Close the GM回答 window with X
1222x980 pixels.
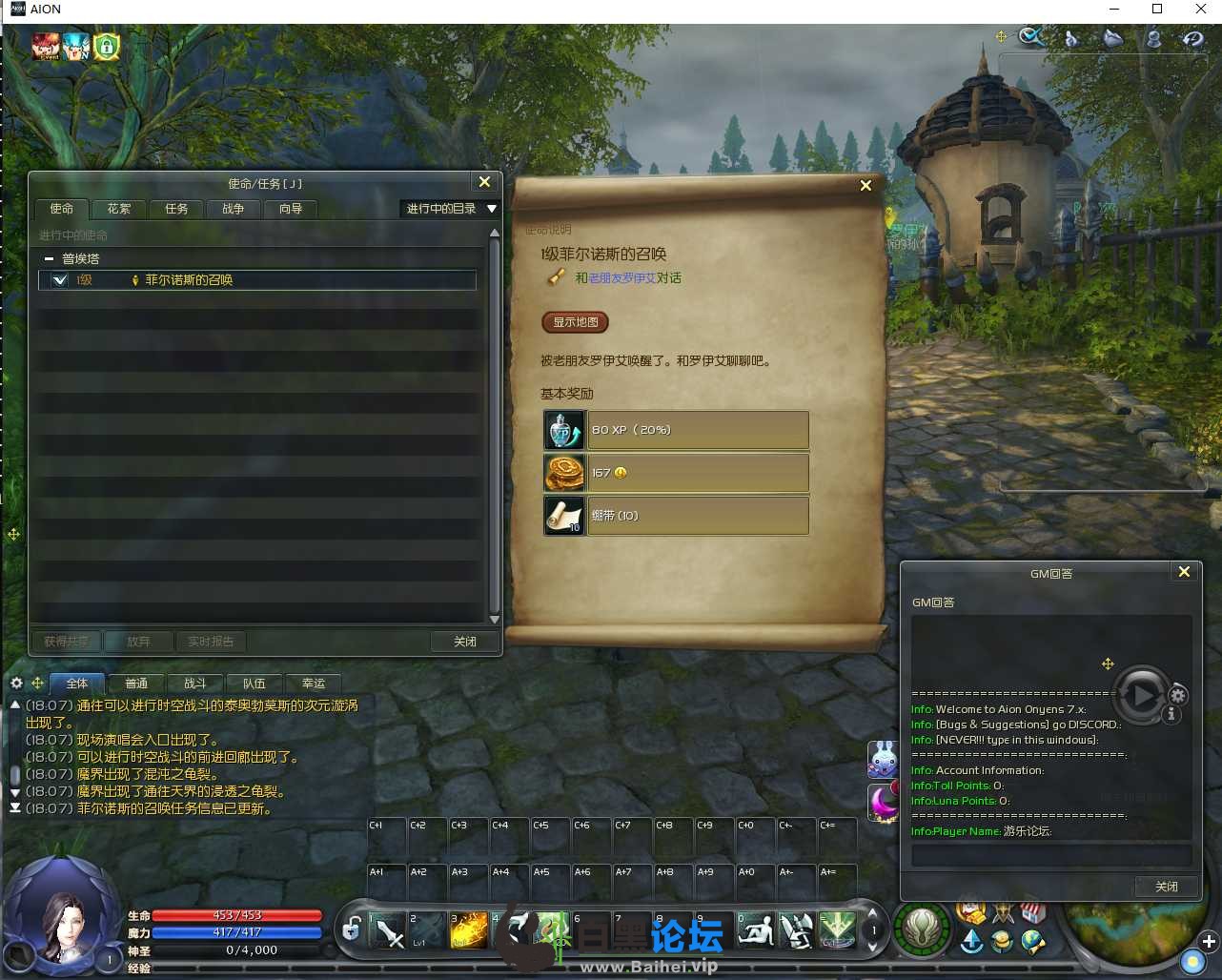tap(1184, 572)
